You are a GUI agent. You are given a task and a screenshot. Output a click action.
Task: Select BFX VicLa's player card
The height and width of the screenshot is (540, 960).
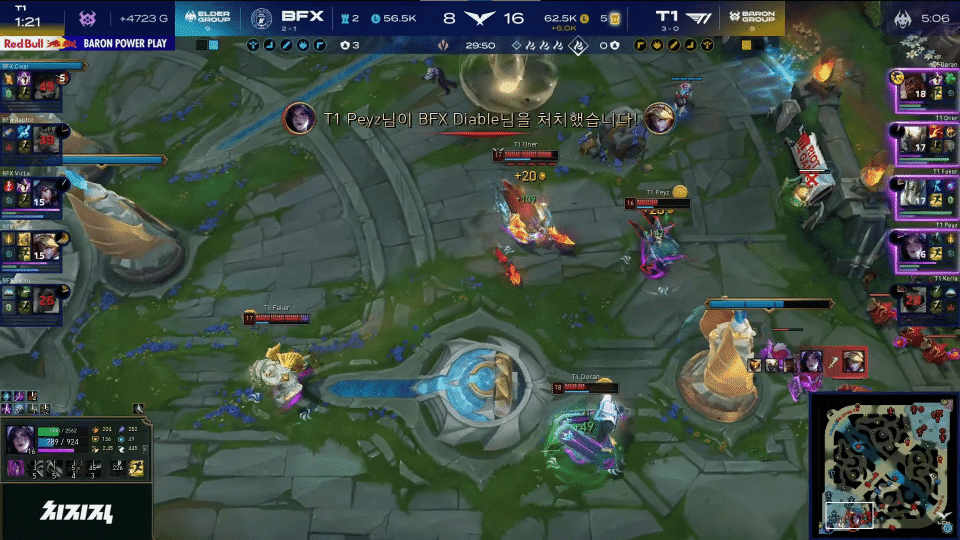click(x=32, y=192)
